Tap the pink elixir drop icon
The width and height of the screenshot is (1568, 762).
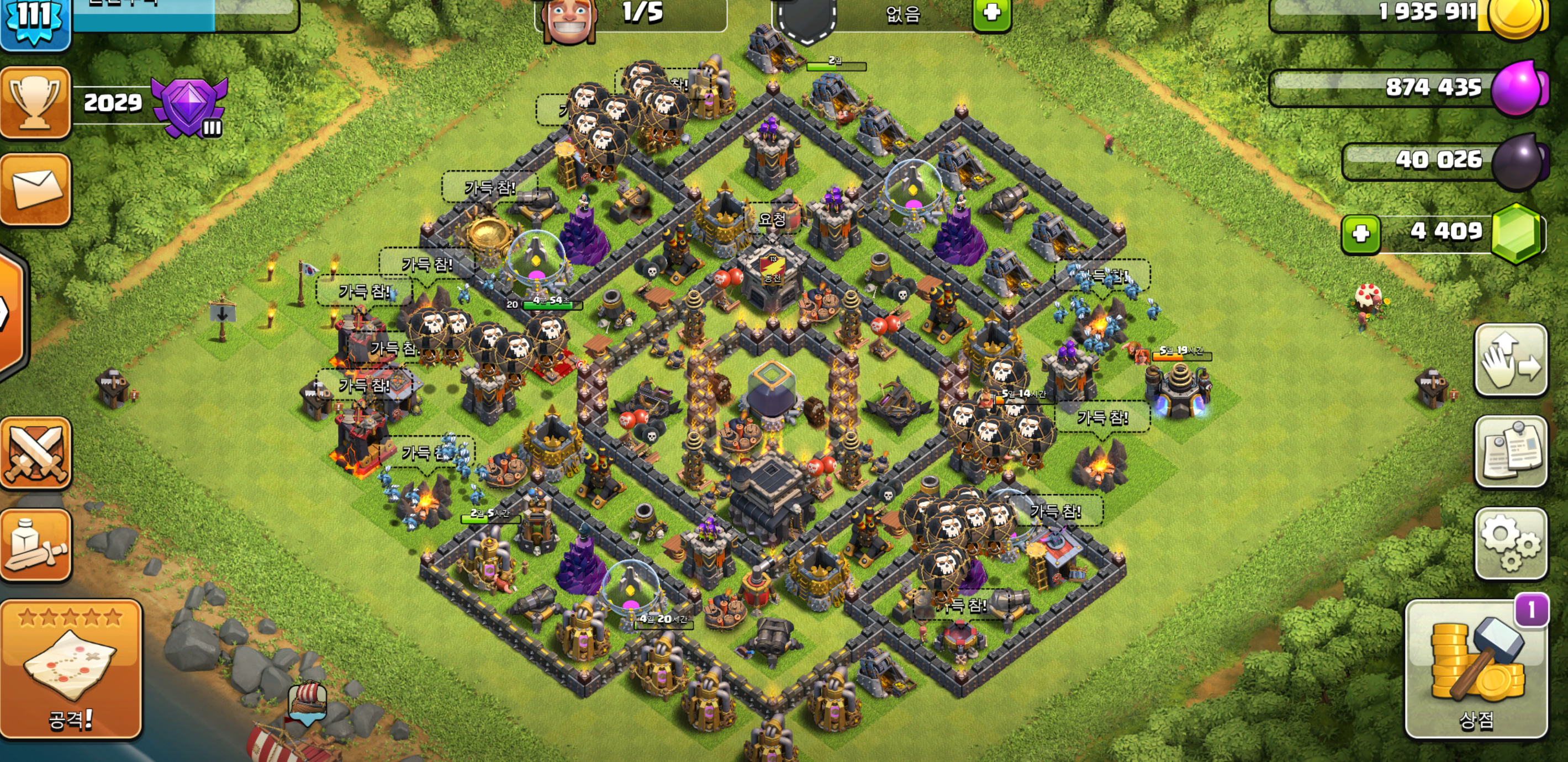1518,88
